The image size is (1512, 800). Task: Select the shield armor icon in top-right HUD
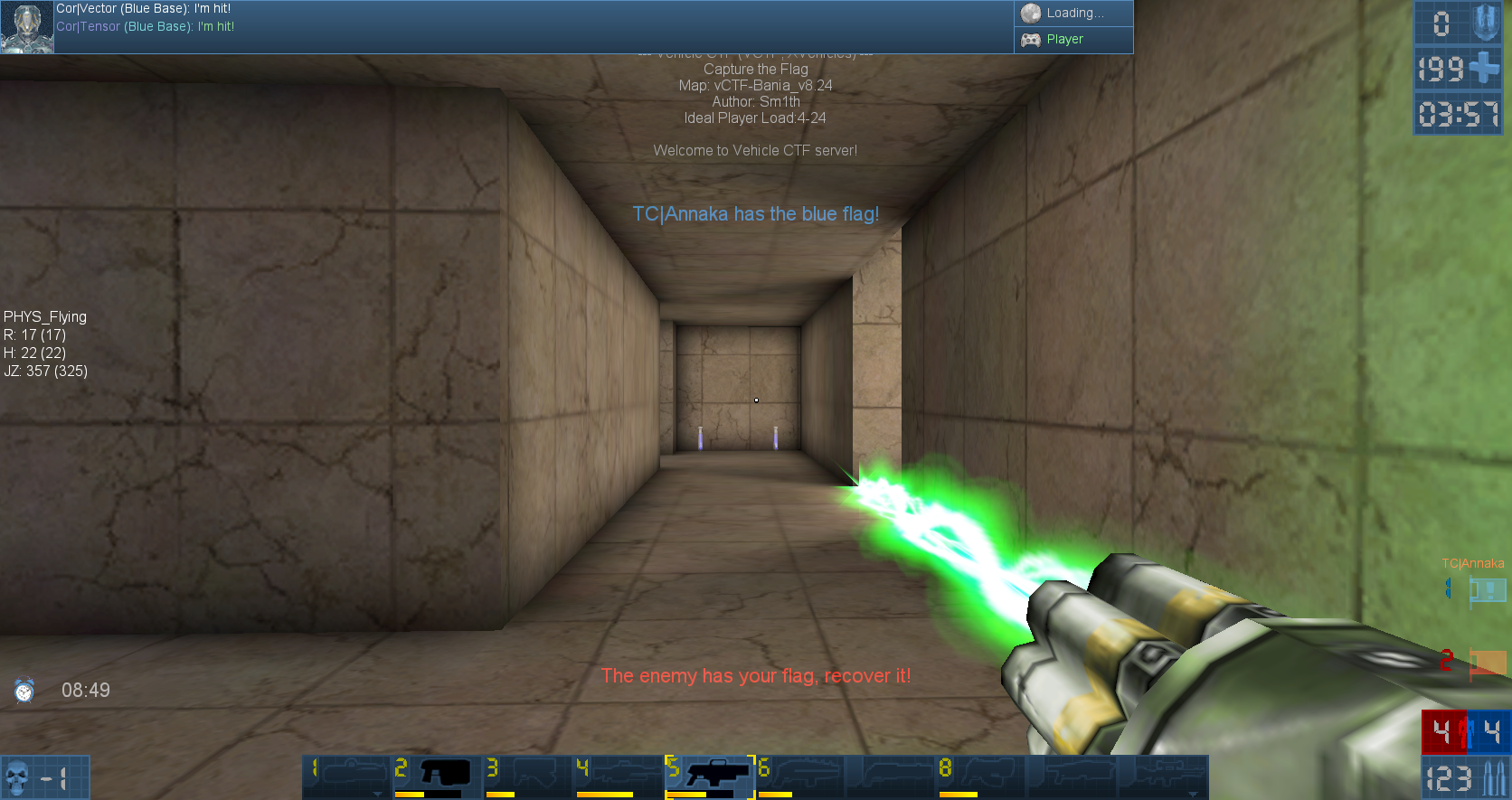1488,24
